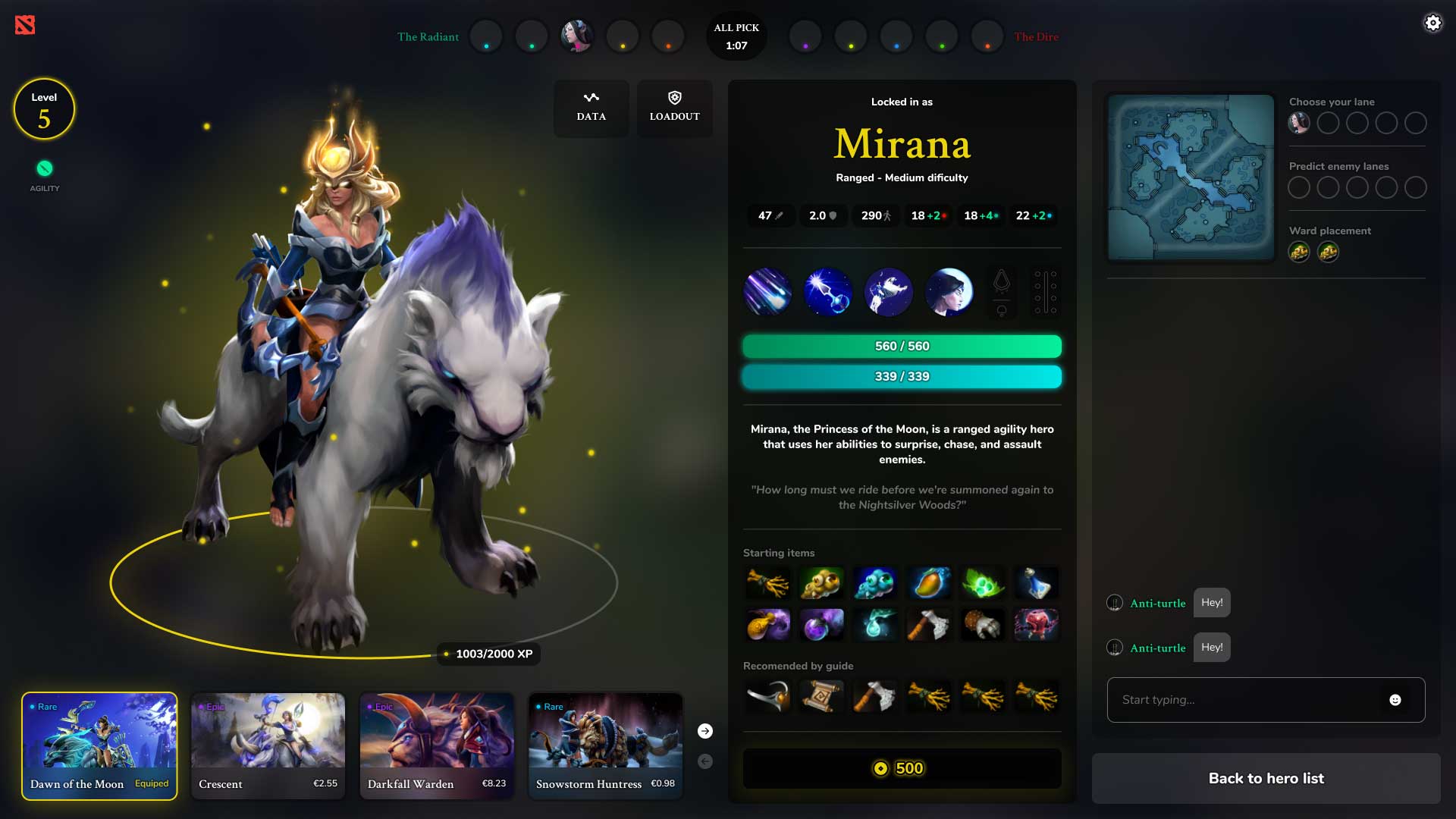This screenshot has width=1456, height=819.
Task: Open the LOADOUT tab
Action: coord(674,108)
